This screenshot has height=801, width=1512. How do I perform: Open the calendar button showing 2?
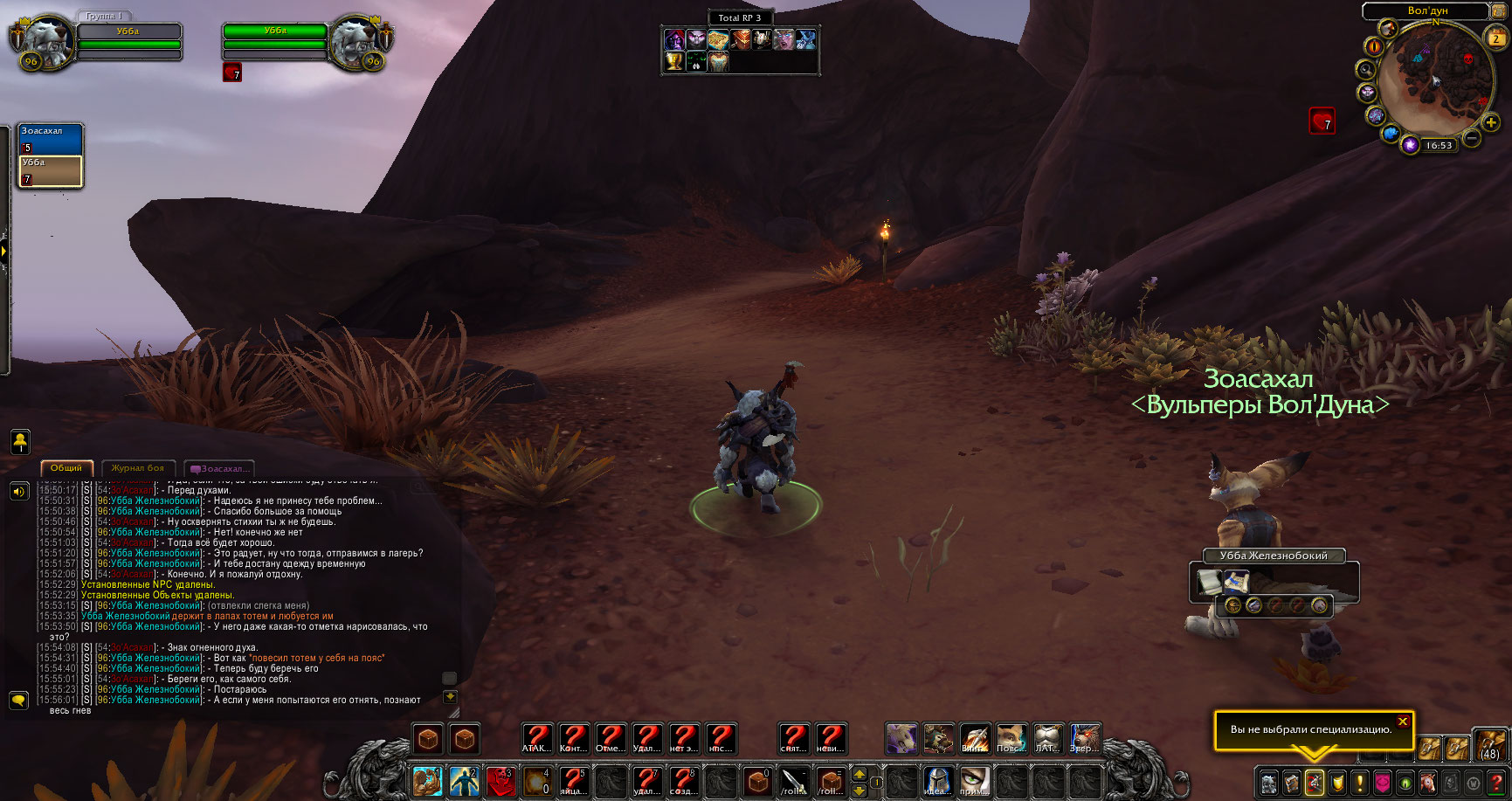[1495, 38]
